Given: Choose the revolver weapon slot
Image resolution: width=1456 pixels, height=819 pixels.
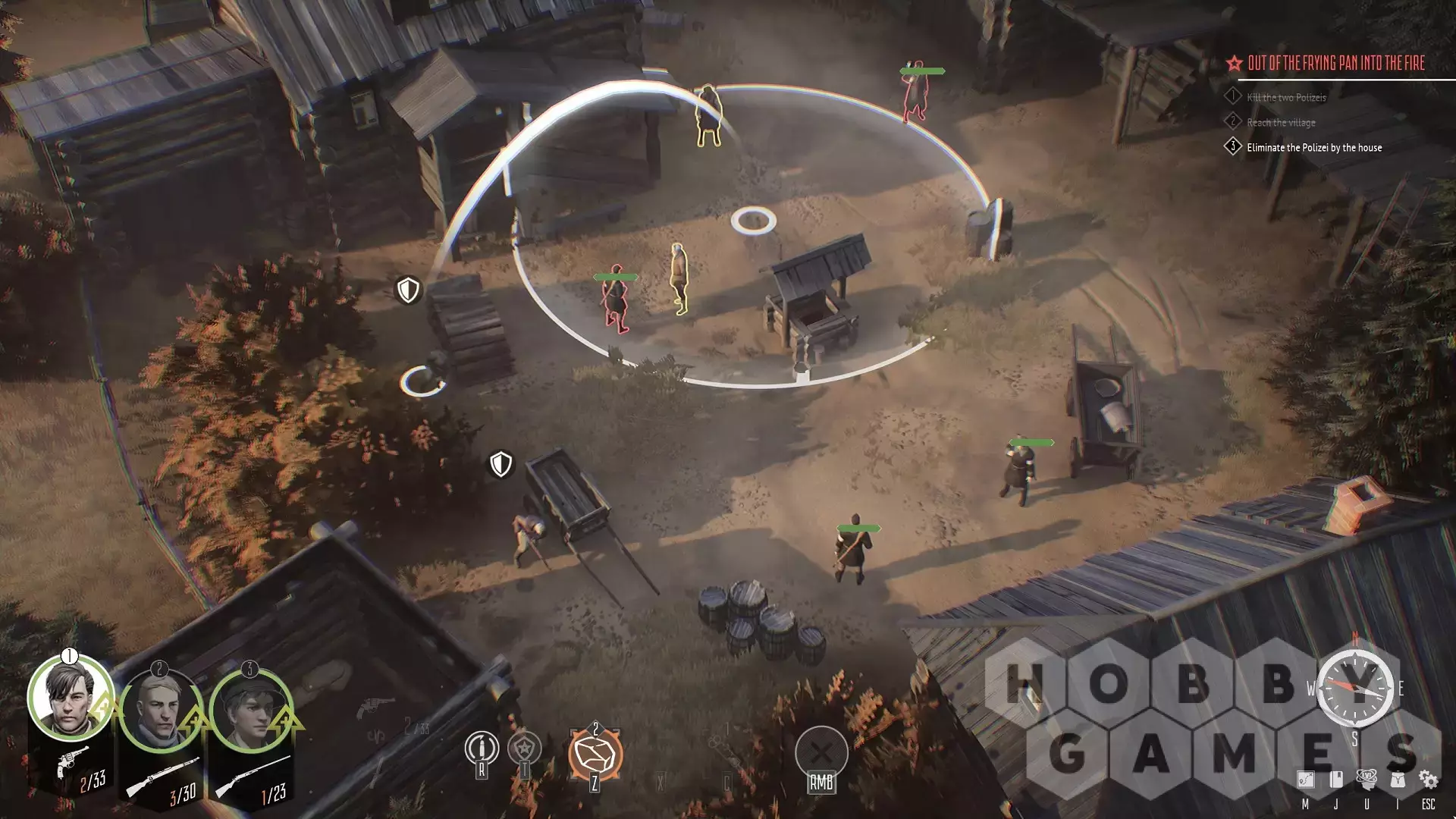Looking at the screenshot, I should 72,761.
